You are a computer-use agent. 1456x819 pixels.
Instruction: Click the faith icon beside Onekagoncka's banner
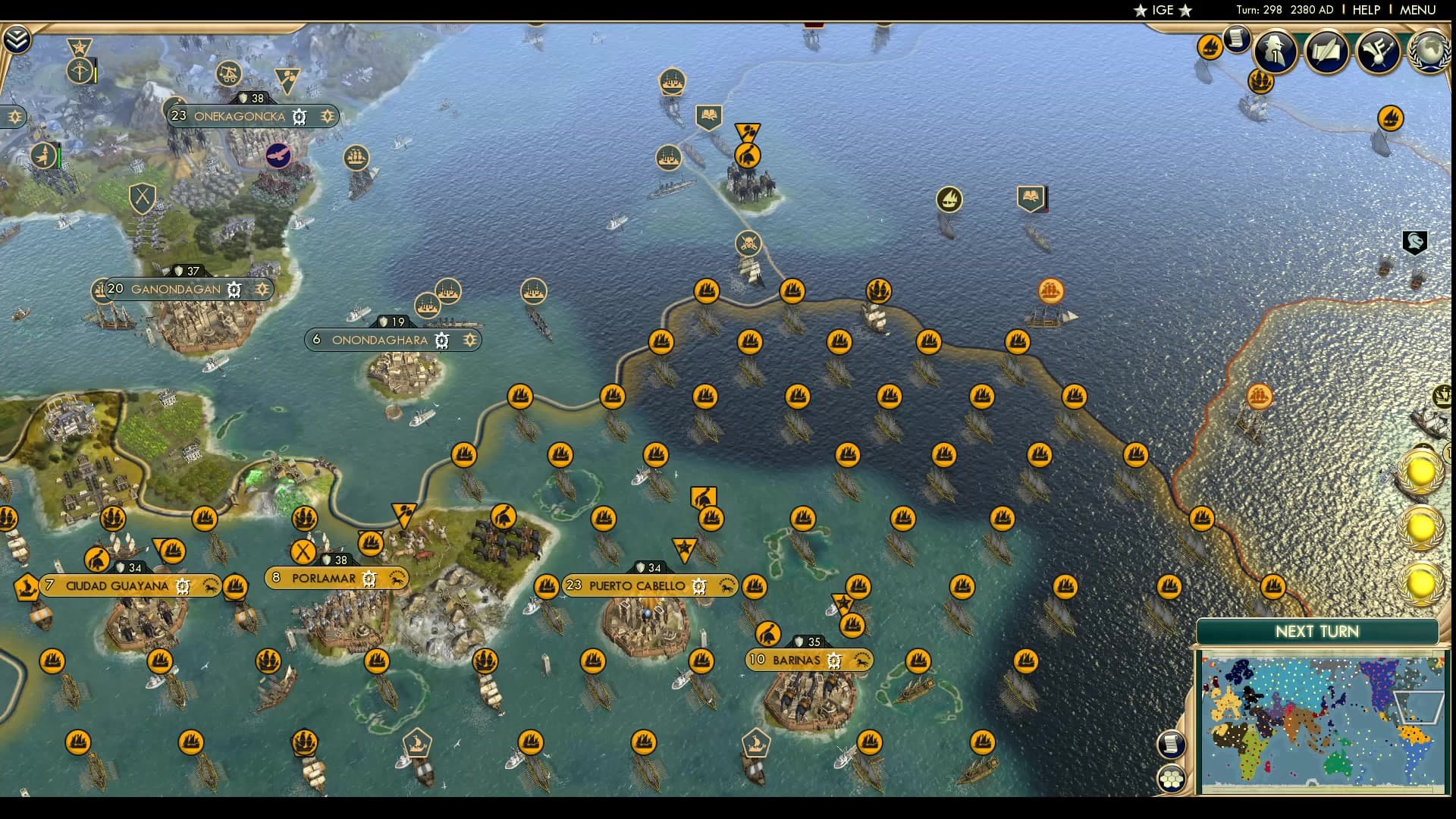(328, 115)
